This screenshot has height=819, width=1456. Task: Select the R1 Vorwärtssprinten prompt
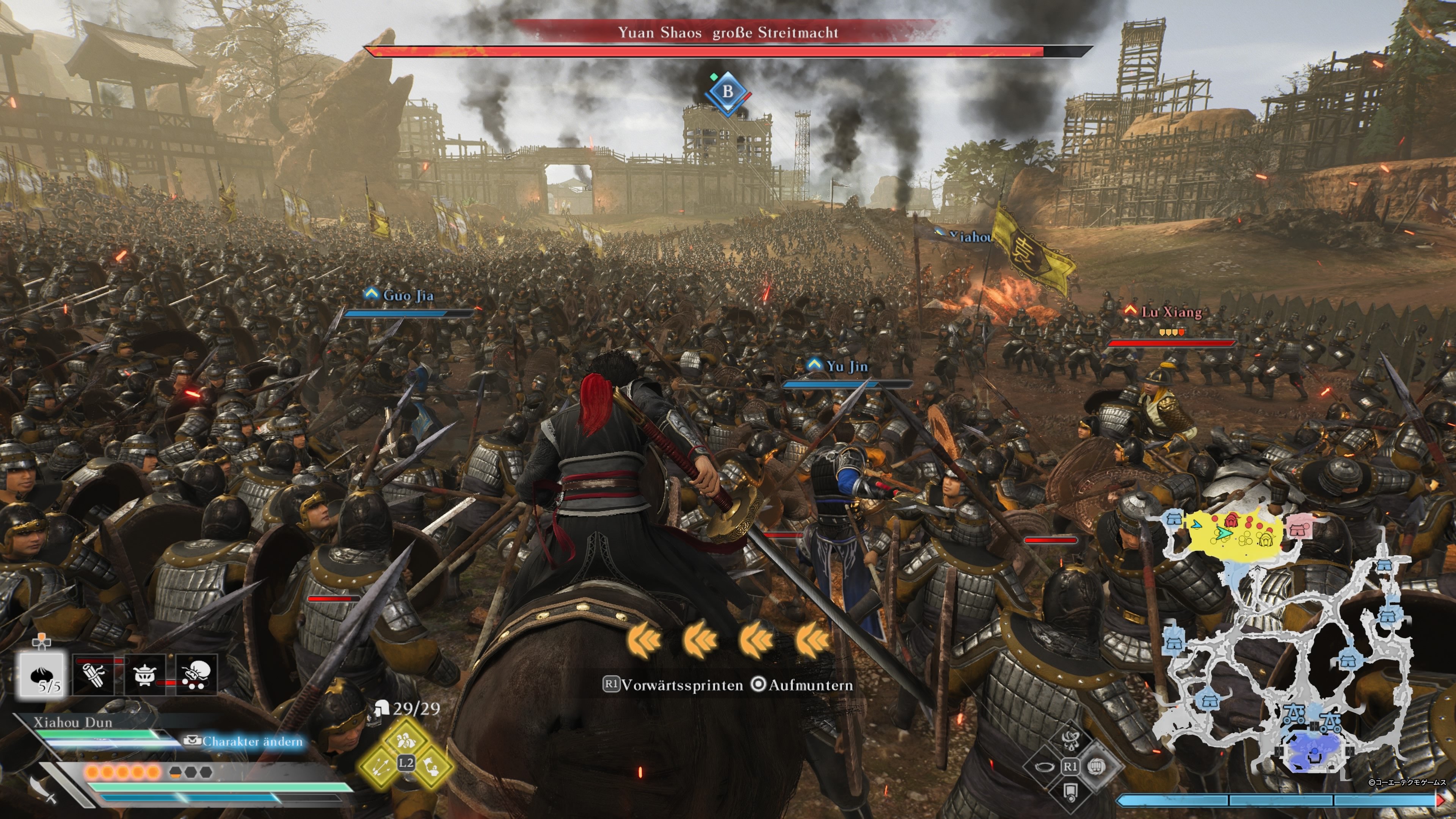click(x=676, y=685)
